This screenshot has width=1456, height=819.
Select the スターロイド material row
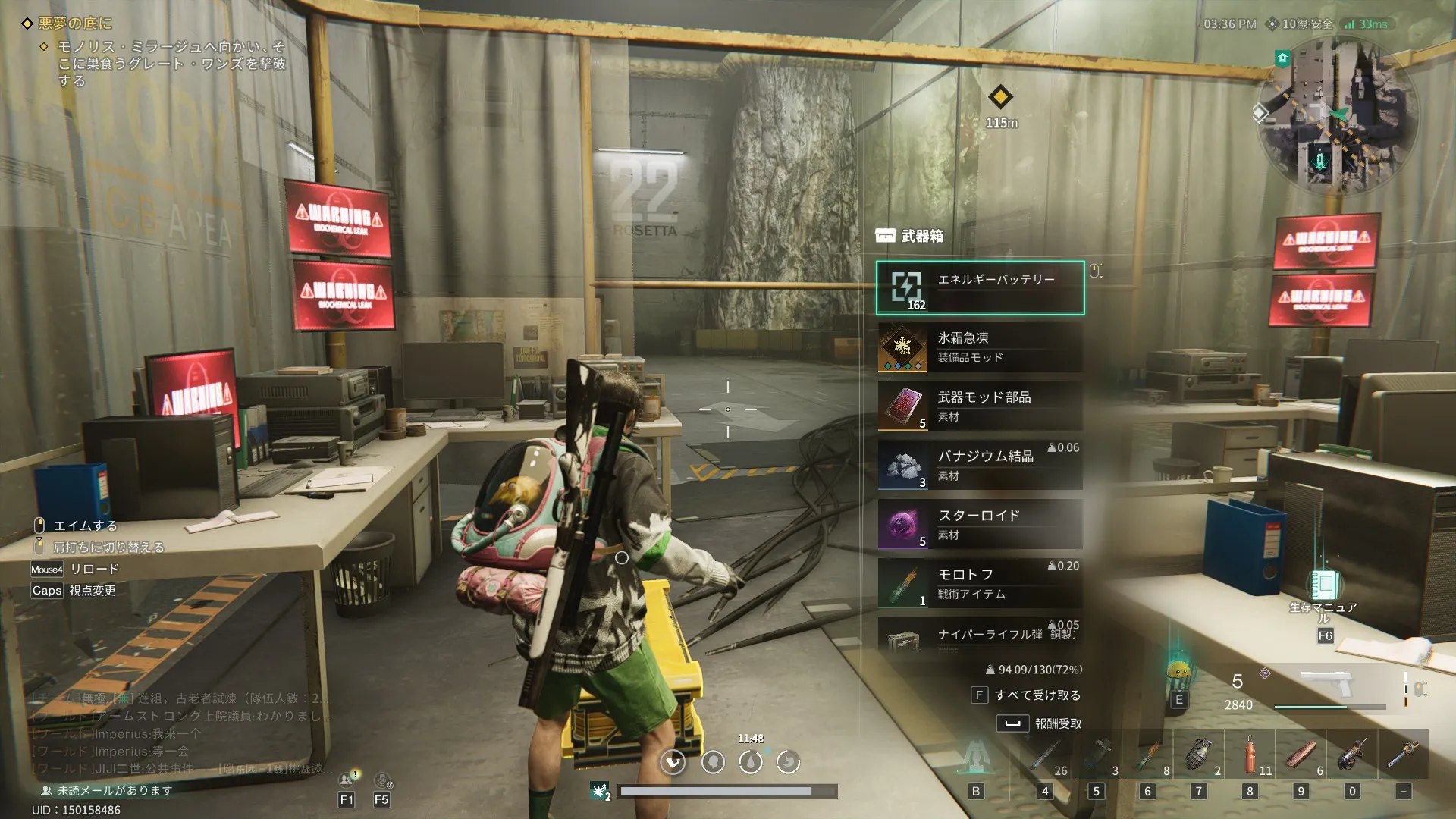980,524
